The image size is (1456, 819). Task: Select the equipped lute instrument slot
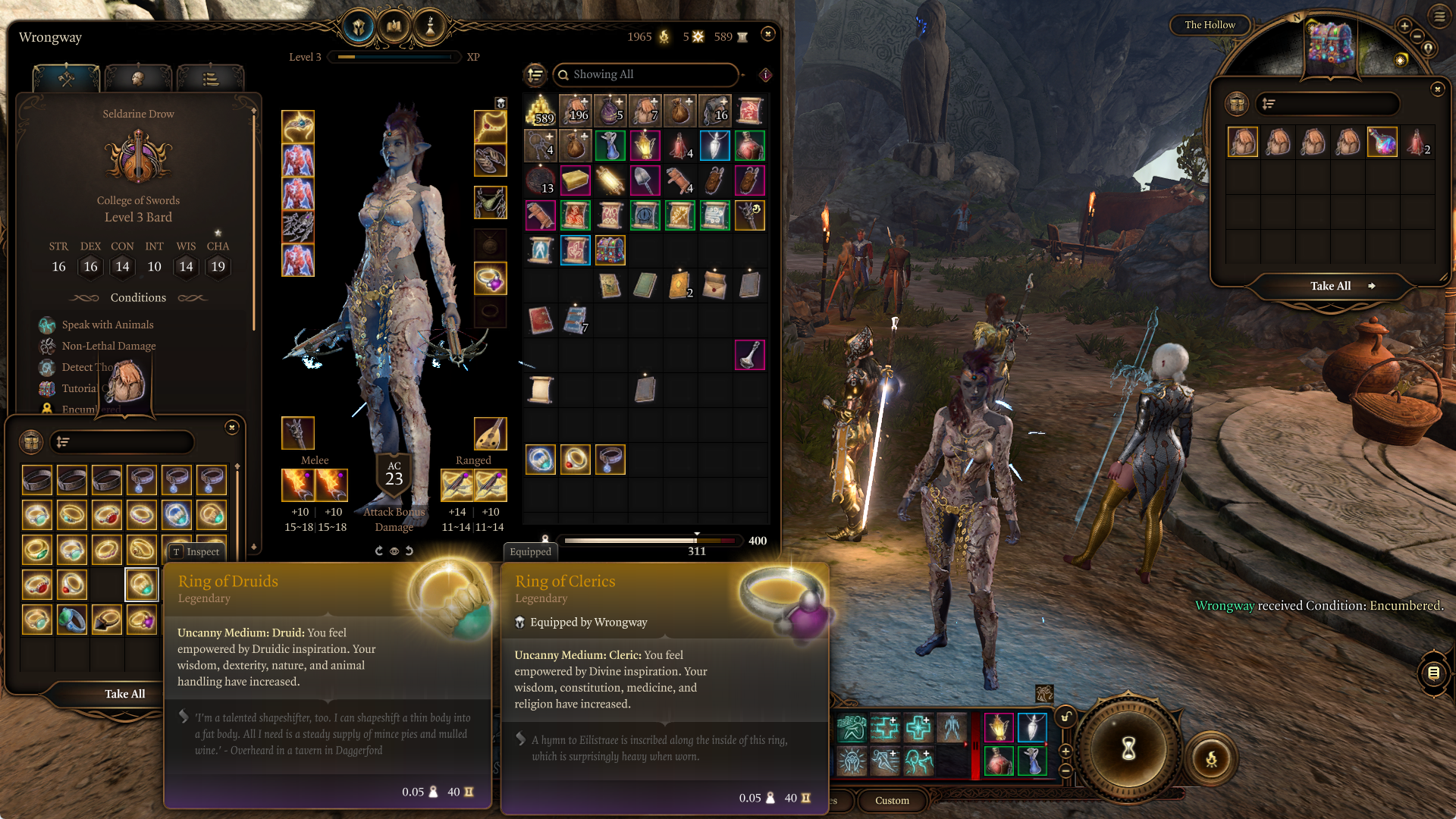tap(490, 434)
